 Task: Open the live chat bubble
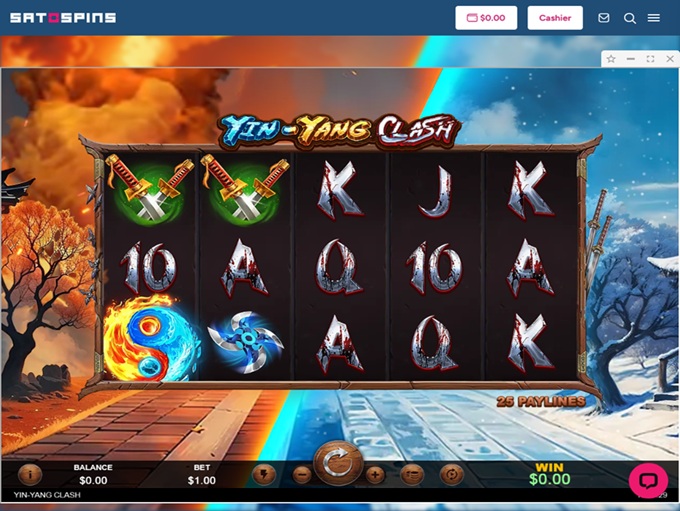coord(647,481)
